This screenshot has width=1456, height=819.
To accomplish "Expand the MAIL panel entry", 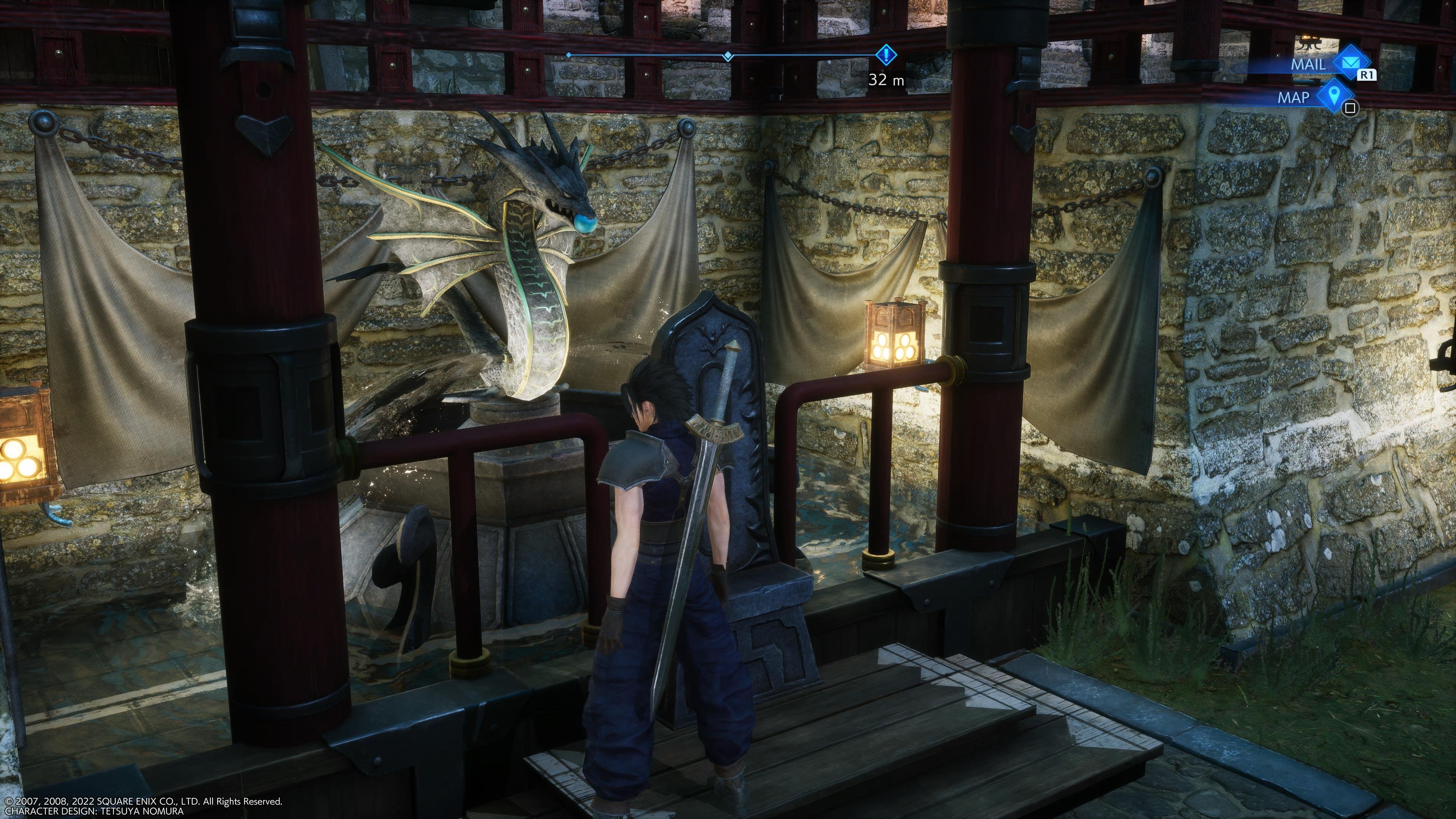I will pos(1308,64).
